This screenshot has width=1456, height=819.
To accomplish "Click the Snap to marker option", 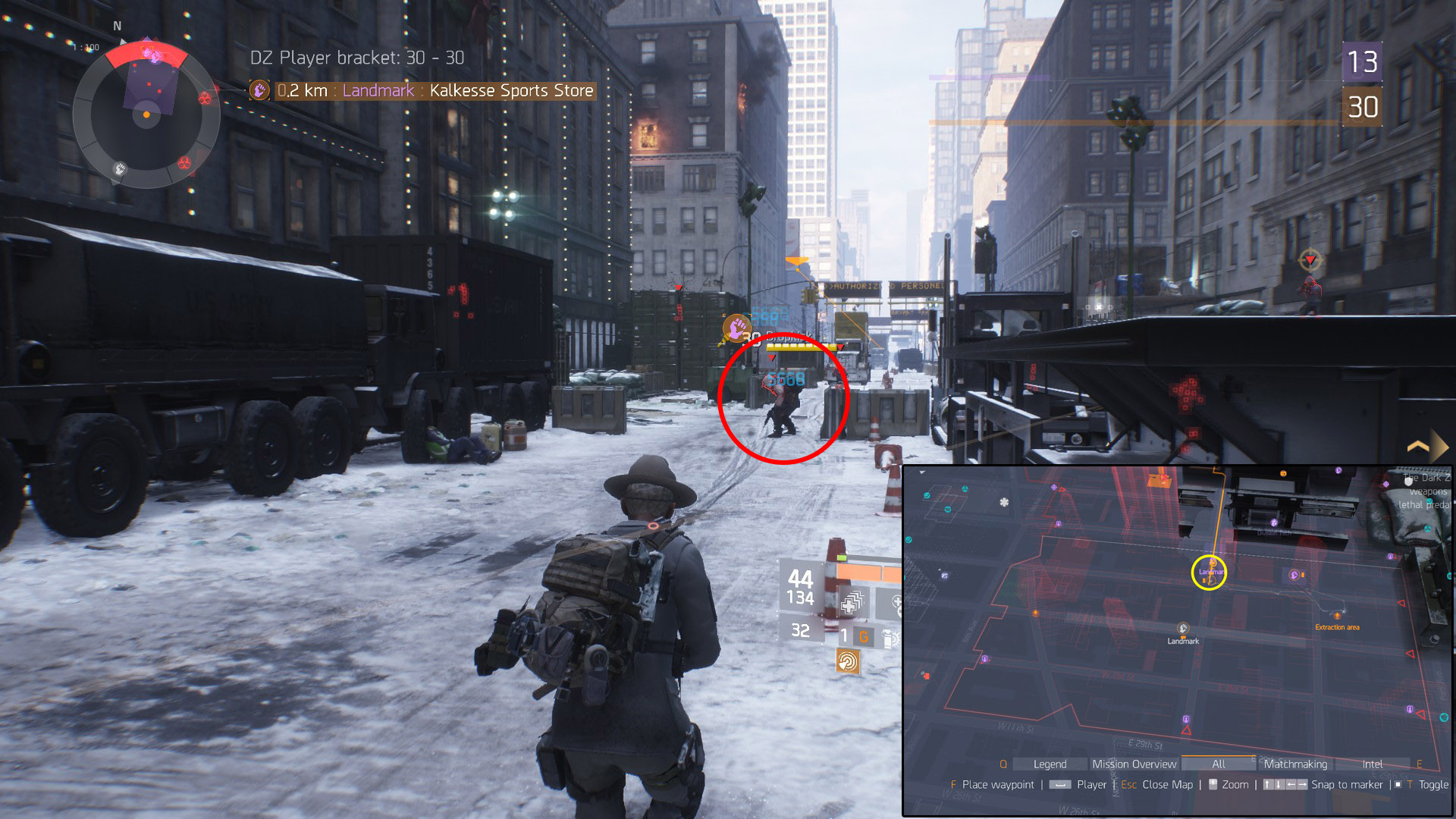I will (x=1346, y=785).
